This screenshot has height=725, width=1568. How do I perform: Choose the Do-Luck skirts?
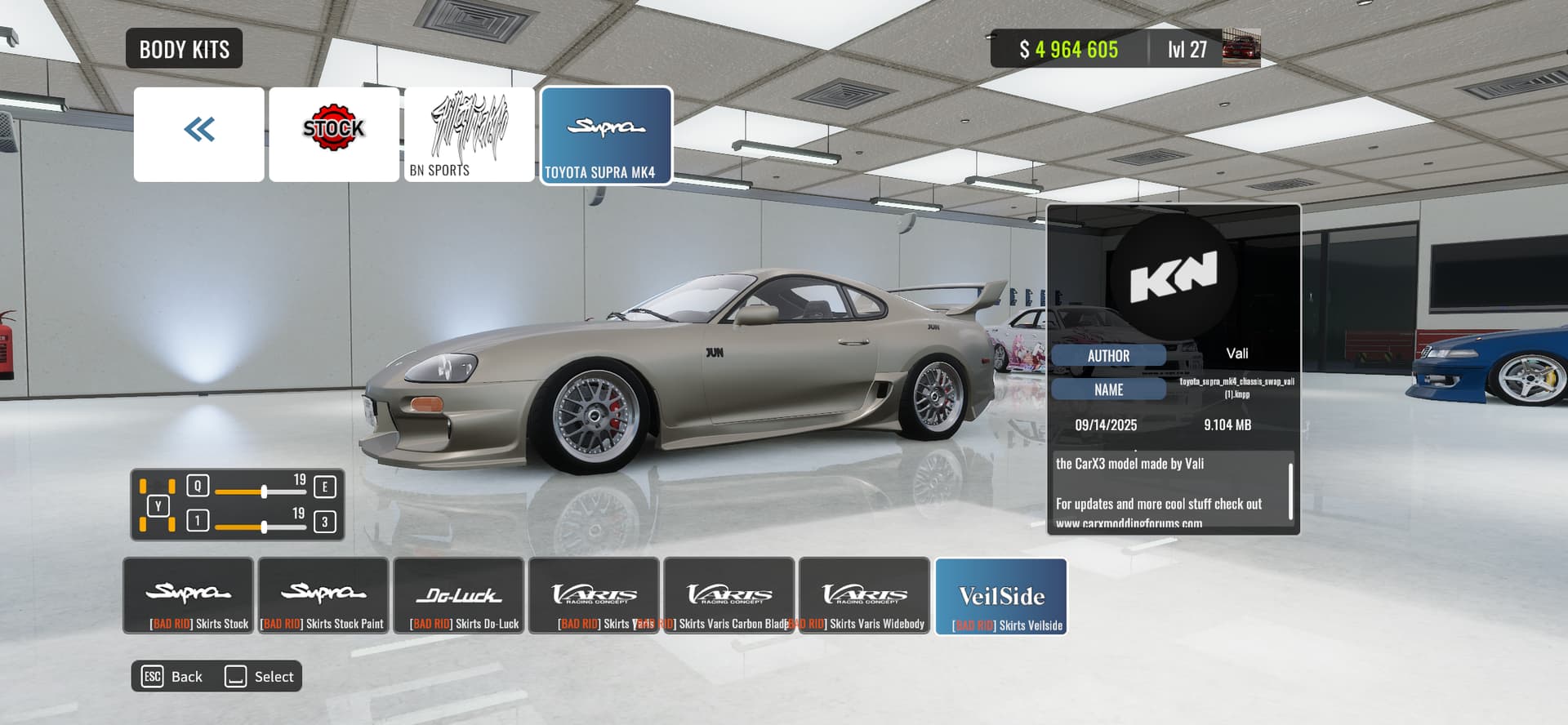point(459,596)
